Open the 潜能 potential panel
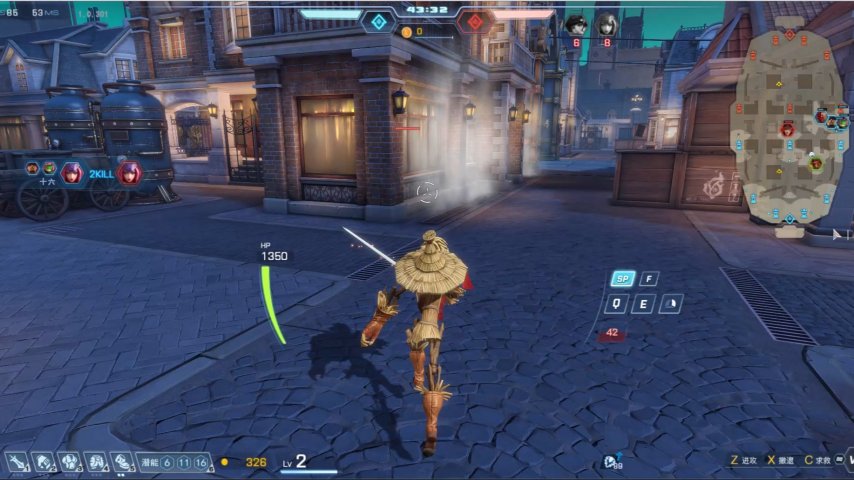Viewport: 854px width, 480px height. click(149, 462)
